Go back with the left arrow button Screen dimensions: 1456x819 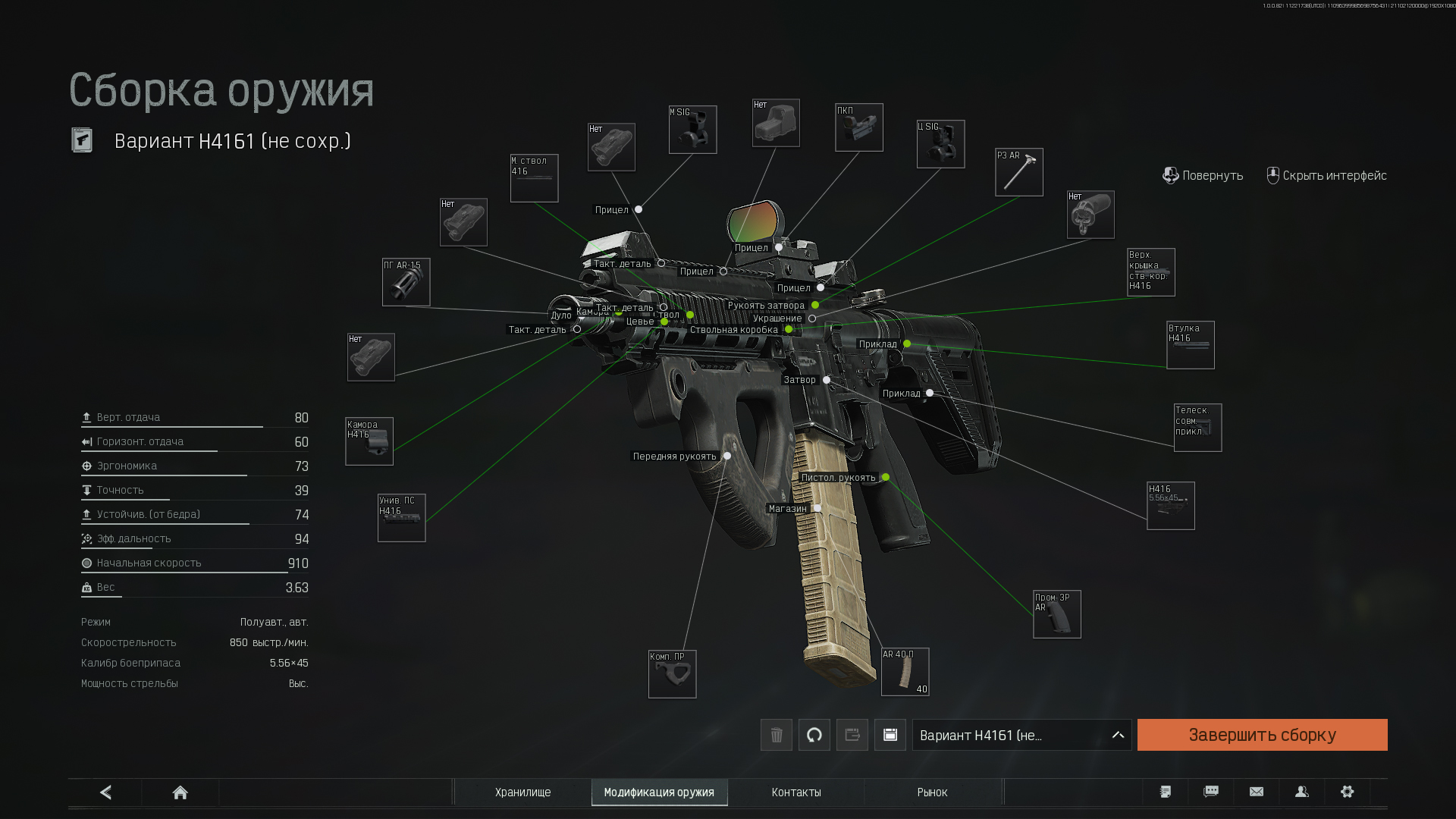coord(105,792)
